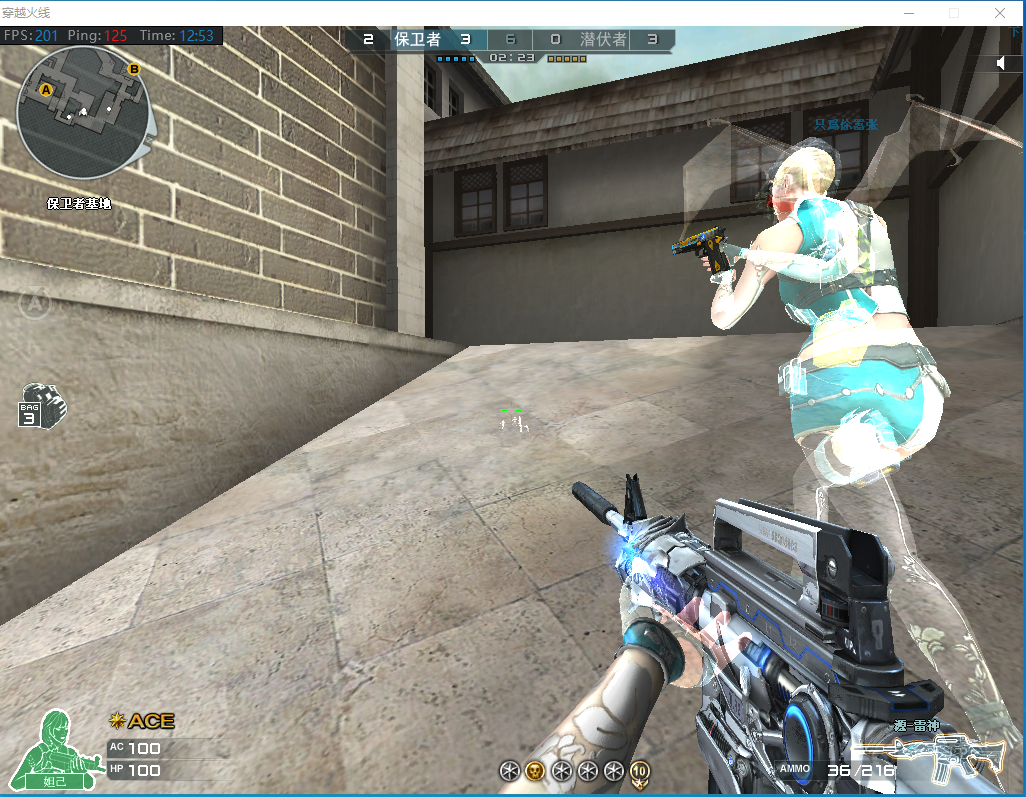This screenshot has height=797, width=1026.
Task: Toggle the speaker sound icon
Action: [x=1001, y=64]
